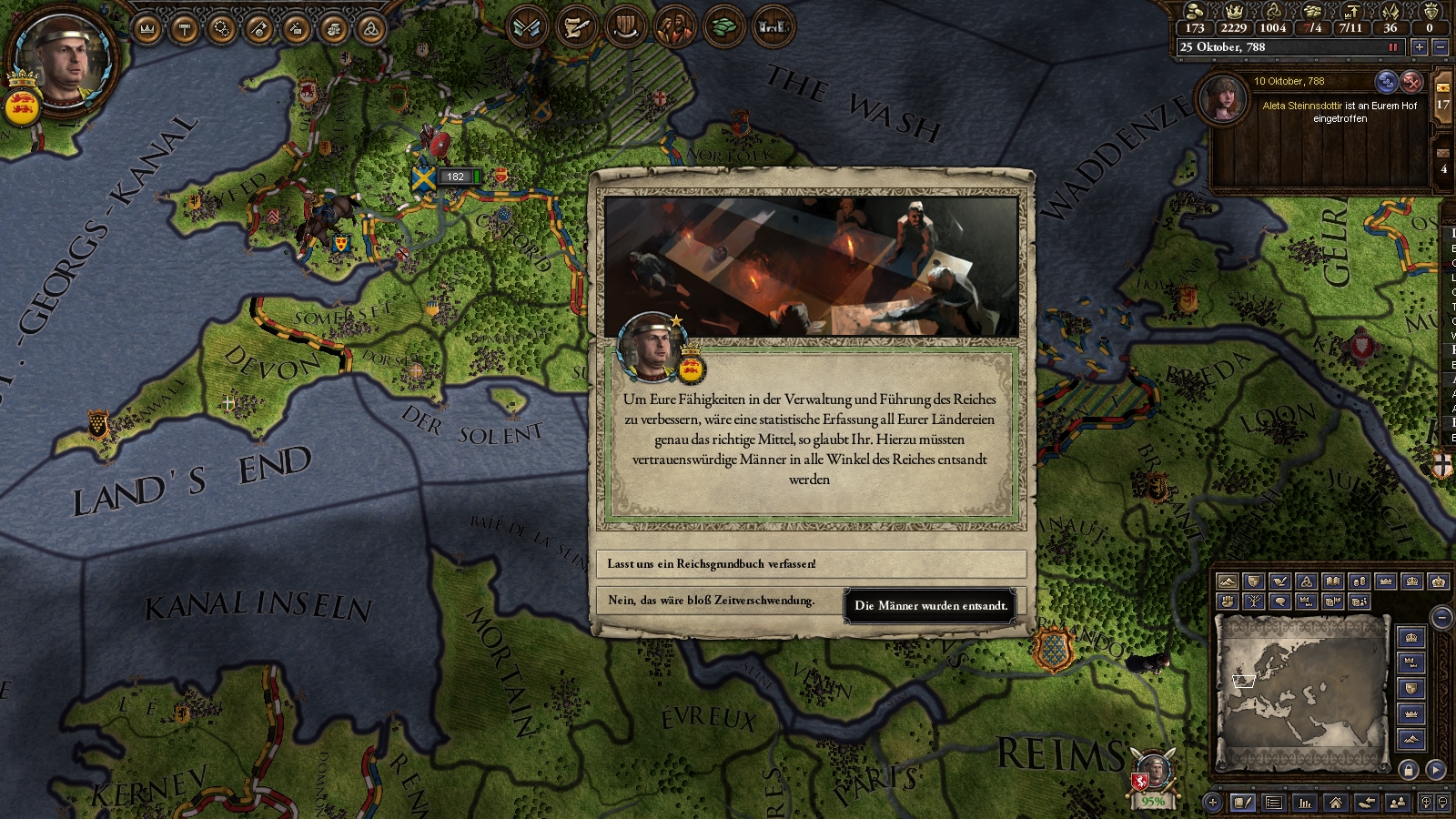Switch to religion map mode
This screenshot has height=819, width=1456.
click(1307, 581)
